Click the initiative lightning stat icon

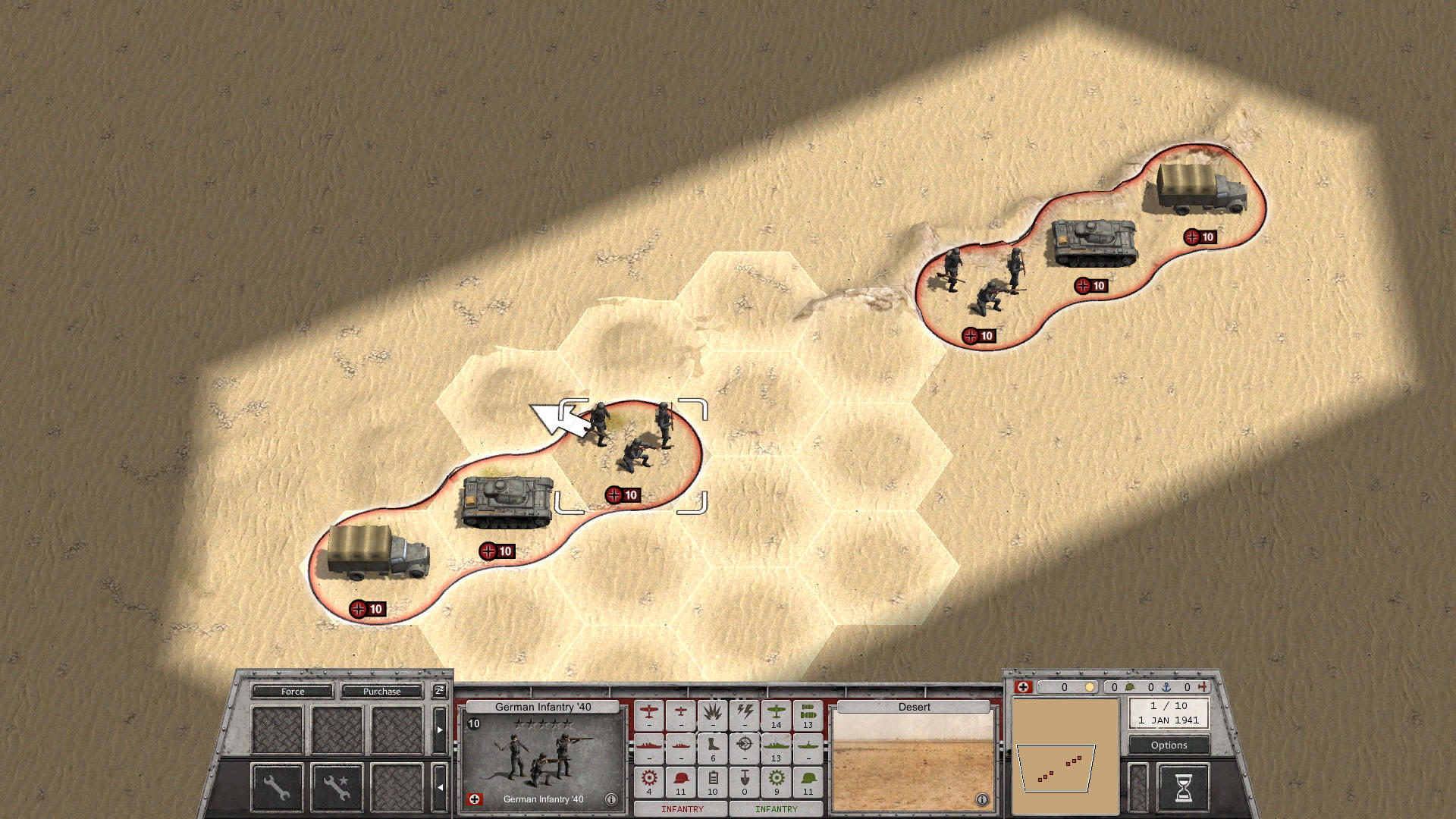pos(745,713)
